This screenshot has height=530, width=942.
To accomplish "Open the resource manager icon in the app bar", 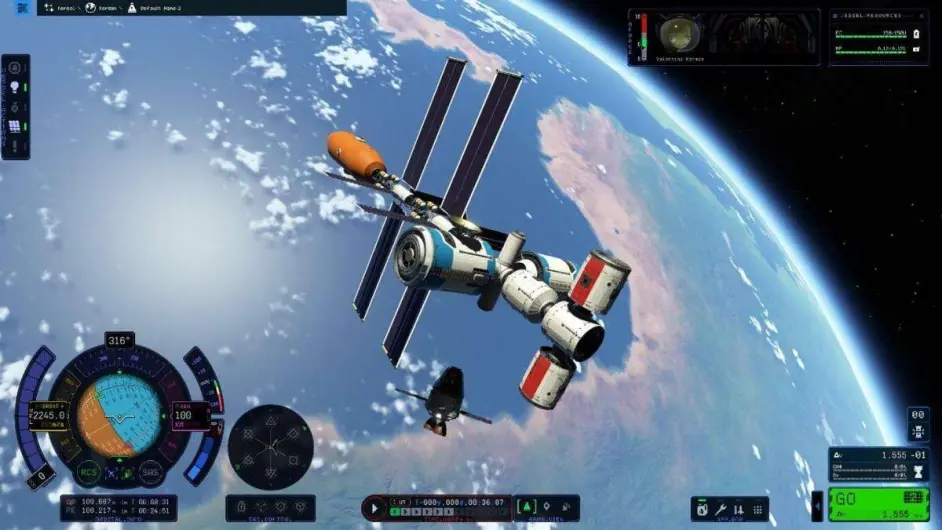I will [x=702, y=509].
